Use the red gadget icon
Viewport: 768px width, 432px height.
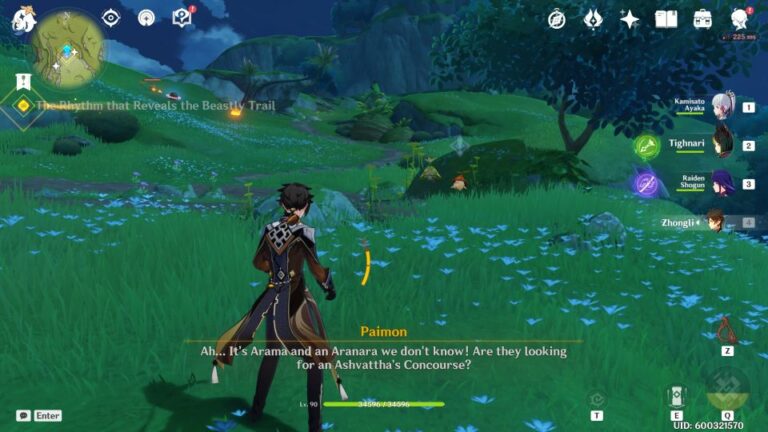[727, 329]
